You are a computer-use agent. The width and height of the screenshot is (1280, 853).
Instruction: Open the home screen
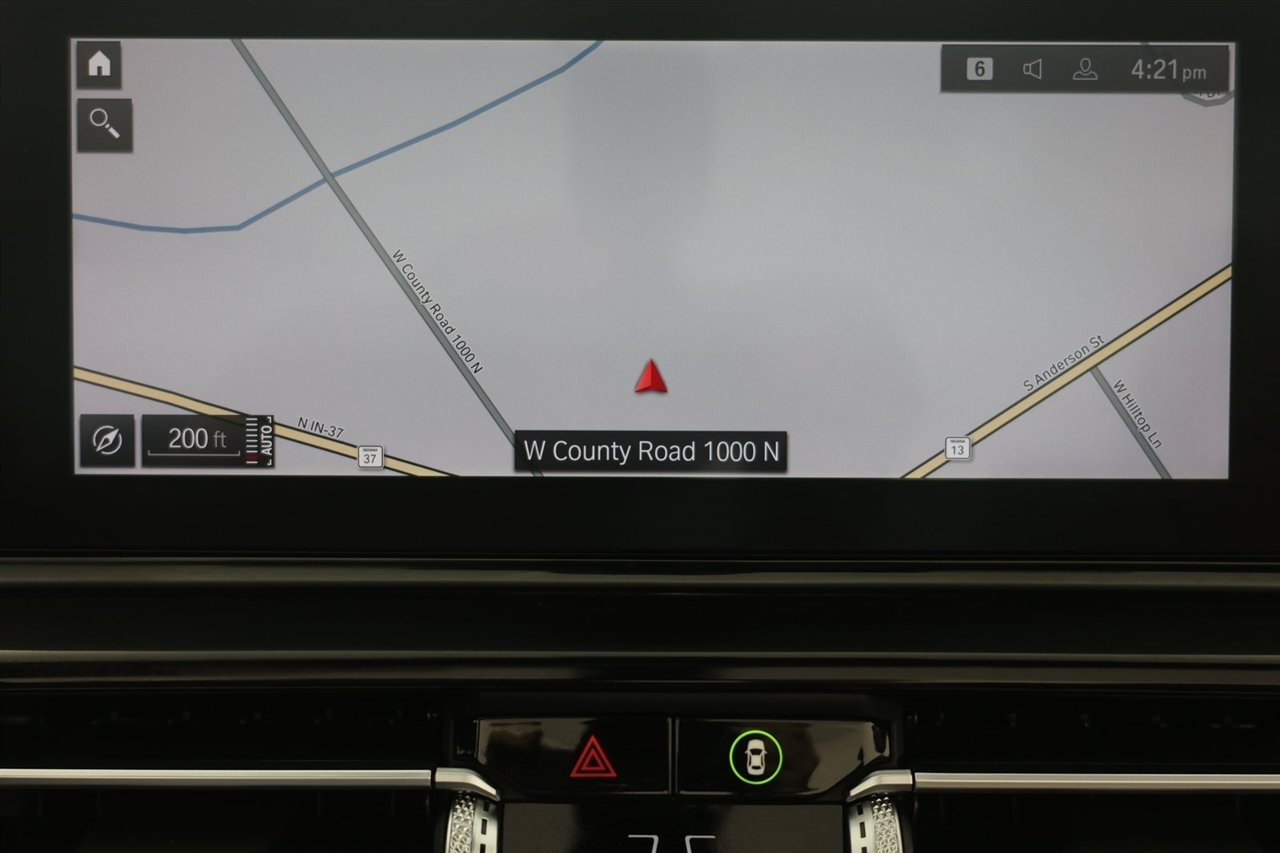pyautogui.click(x=99, y=65)
